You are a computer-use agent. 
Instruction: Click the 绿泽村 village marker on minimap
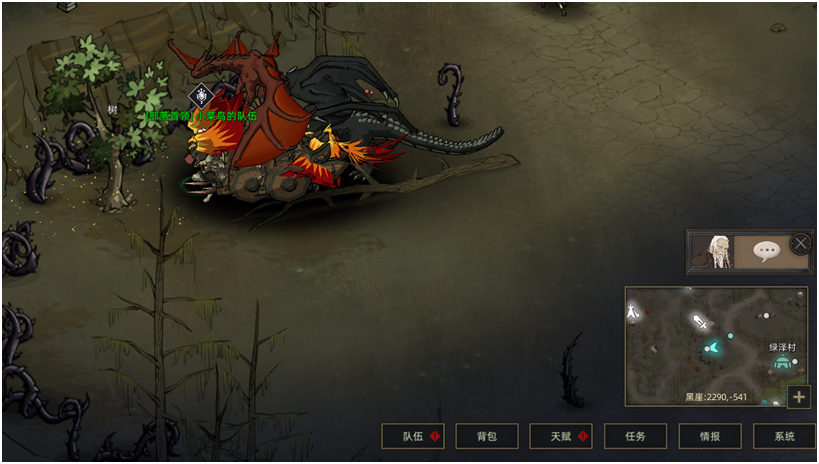pyautogui.click(x=782, y=361)
